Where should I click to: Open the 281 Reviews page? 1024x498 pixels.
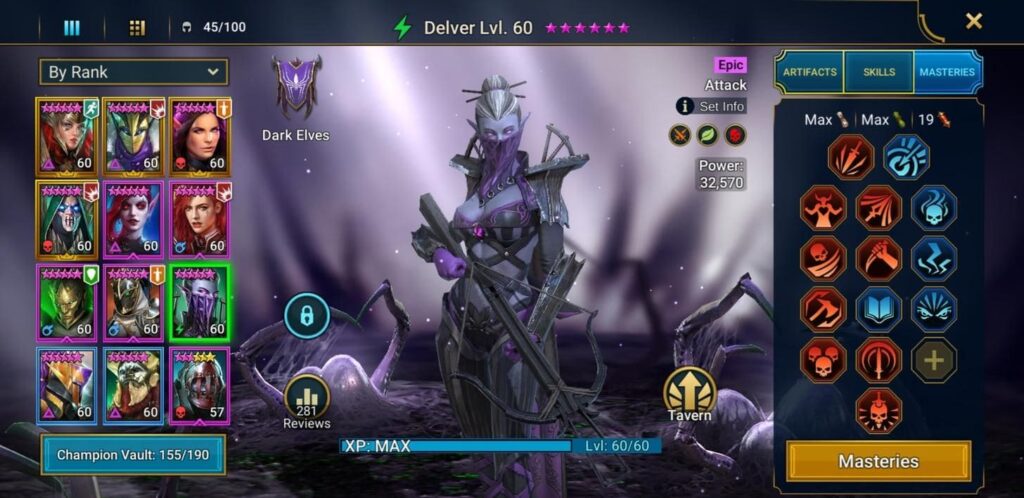[x=307, y=402]
